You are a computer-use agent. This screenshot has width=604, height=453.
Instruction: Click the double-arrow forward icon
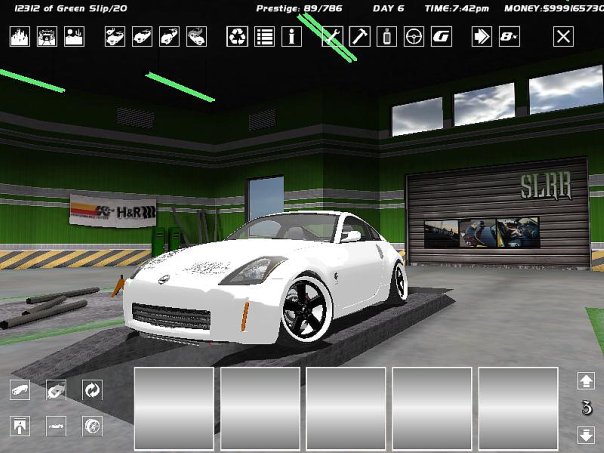pos(482,38)
